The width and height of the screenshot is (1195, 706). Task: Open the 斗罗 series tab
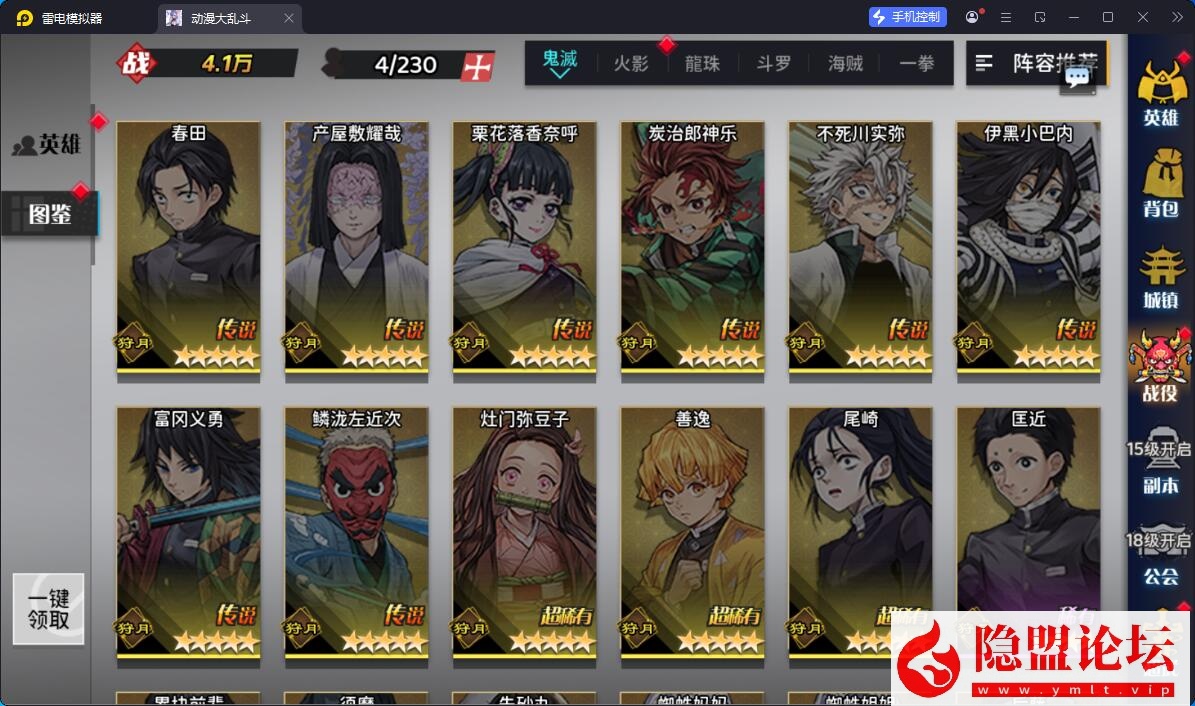coord(773,63)
